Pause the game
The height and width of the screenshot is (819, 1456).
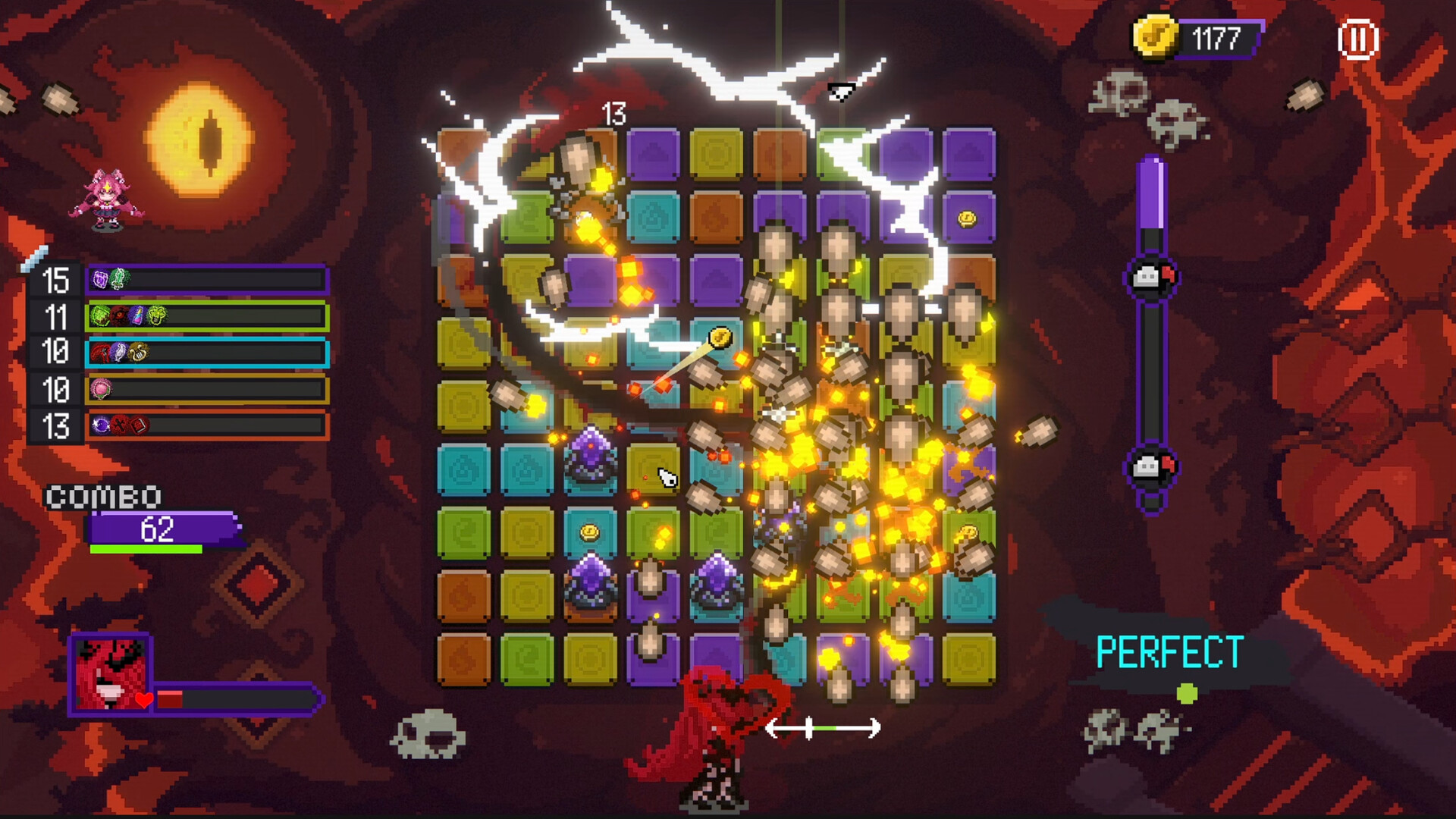pyautogui.click(x=1357, y=39)
